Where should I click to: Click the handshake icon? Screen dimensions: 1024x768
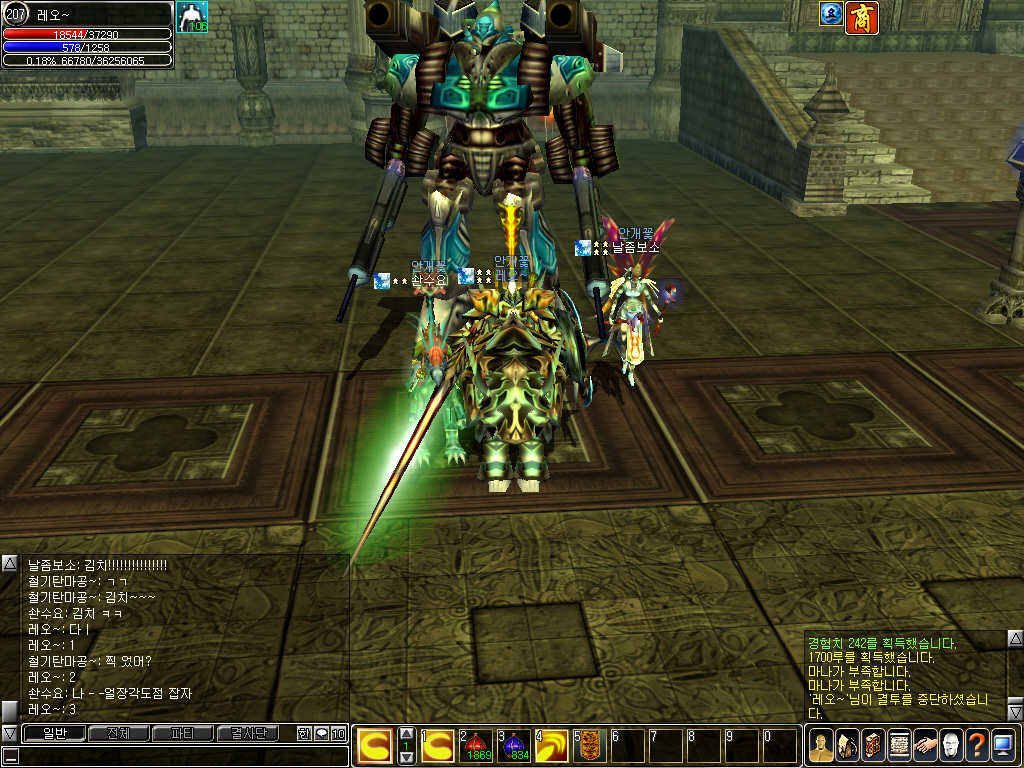click(924, 745)
